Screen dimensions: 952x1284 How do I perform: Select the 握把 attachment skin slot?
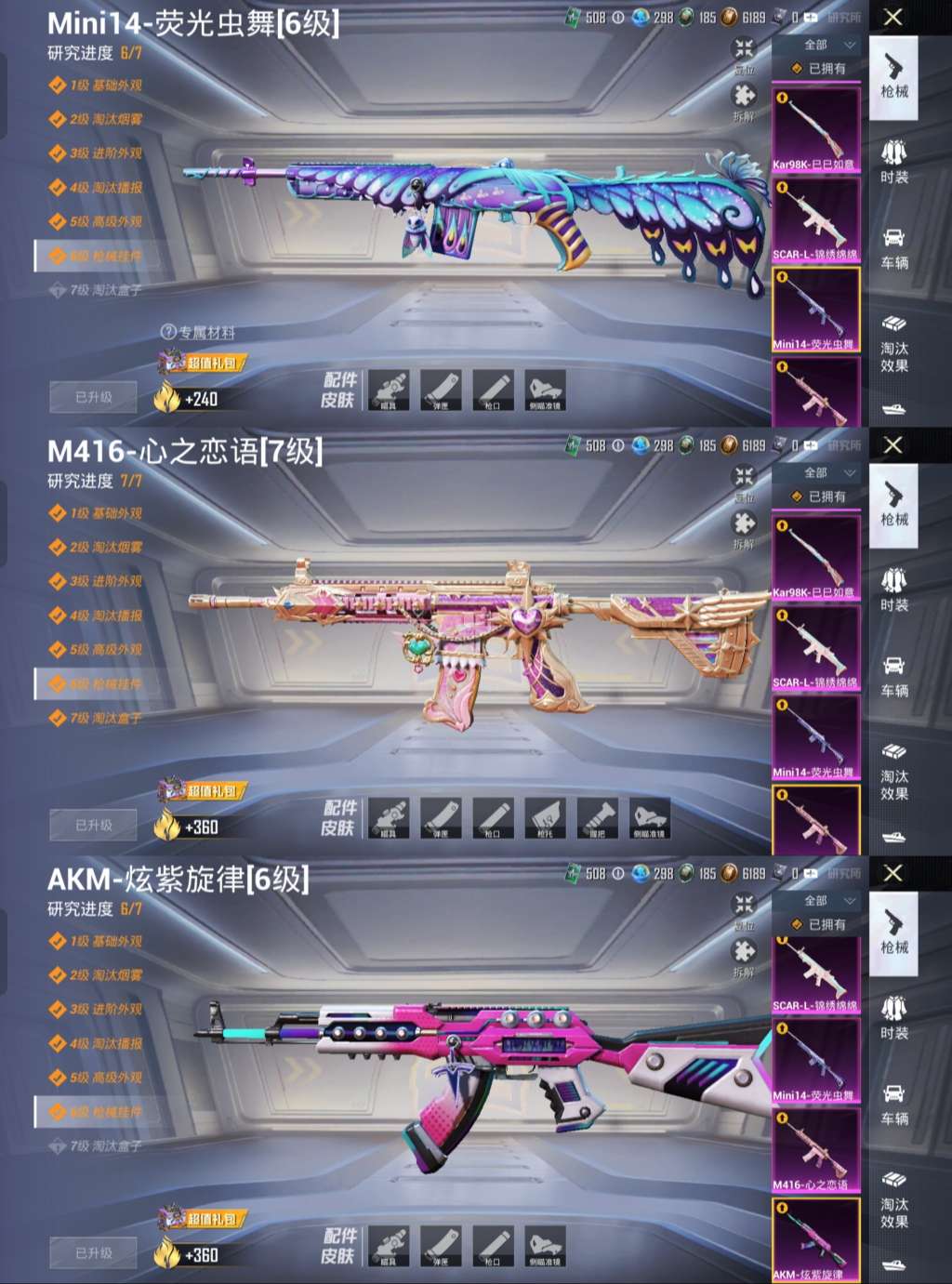click(597, 818)
